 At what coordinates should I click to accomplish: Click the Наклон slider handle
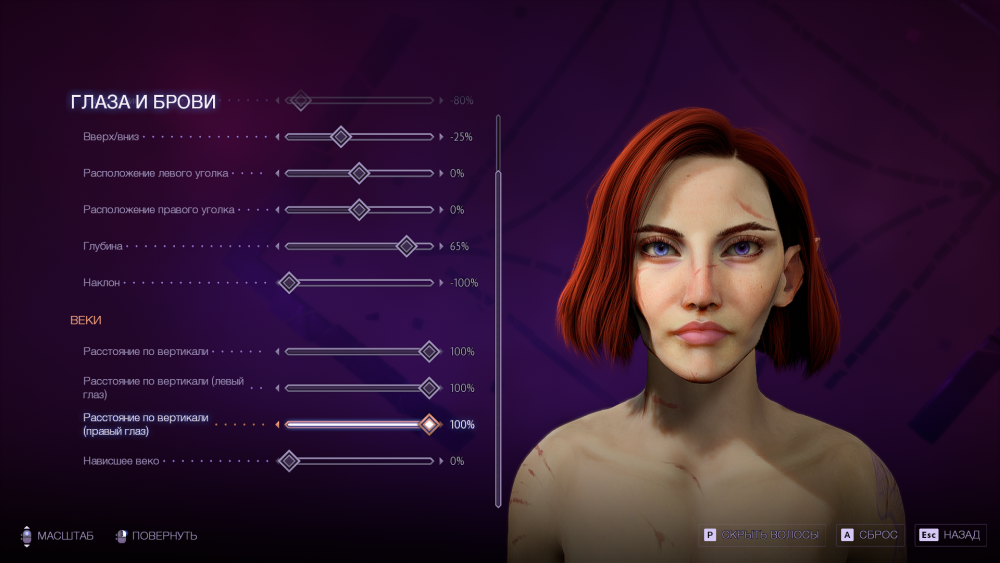(289, 283)
